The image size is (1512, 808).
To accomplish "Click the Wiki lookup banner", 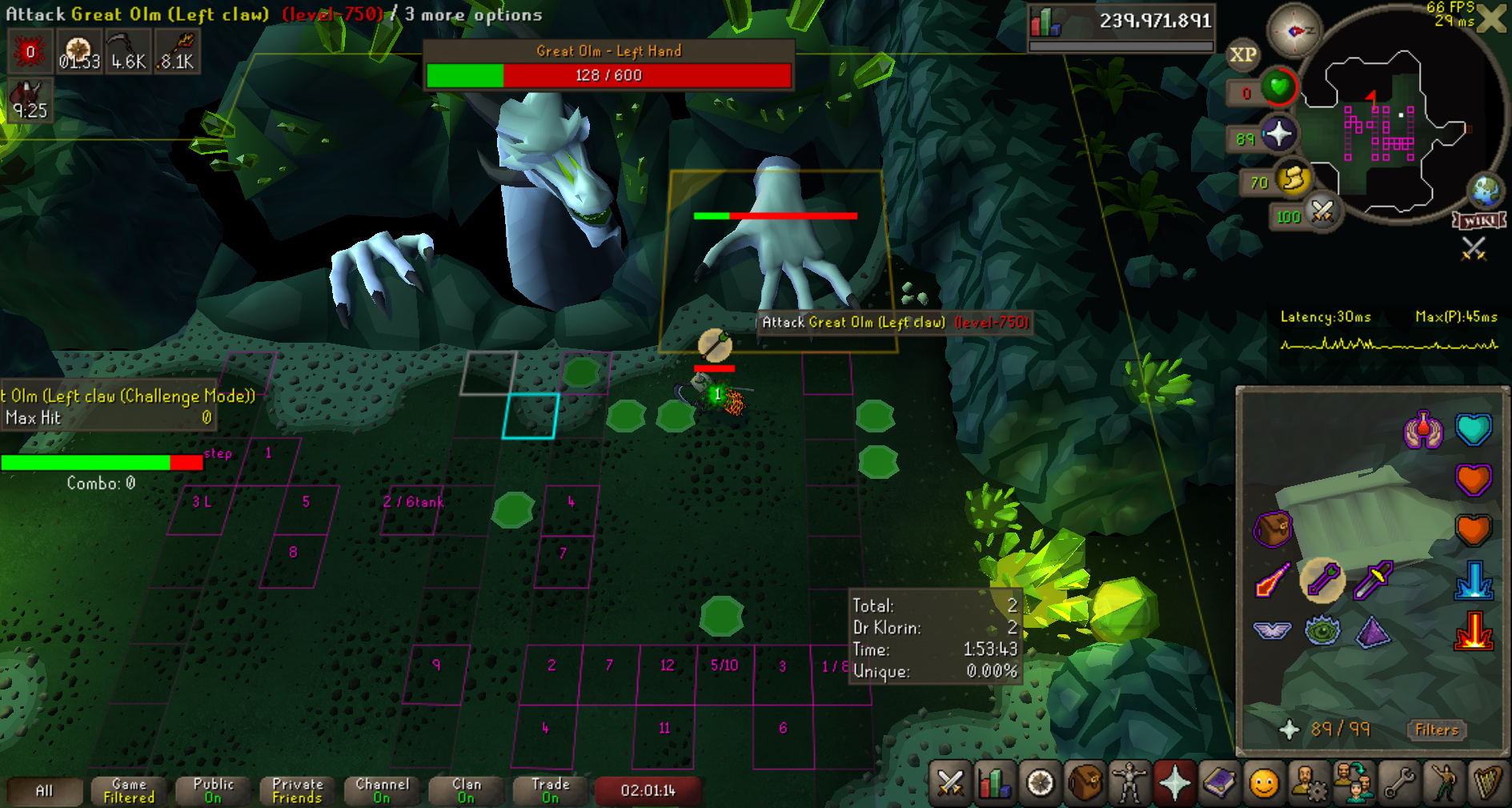I will [1480, 220].
